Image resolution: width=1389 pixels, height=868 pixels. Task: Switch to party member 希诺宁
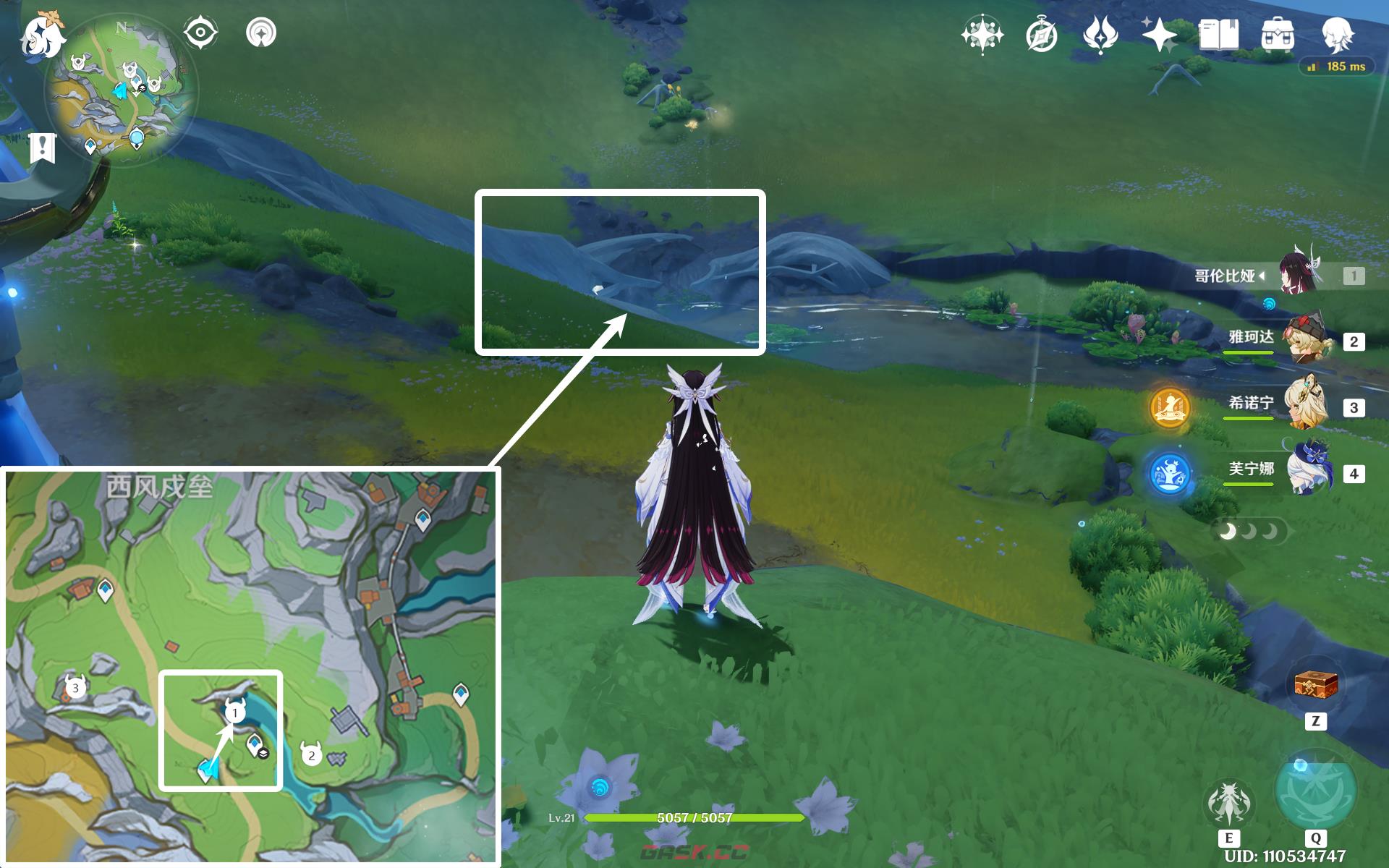click(1307, 405)
